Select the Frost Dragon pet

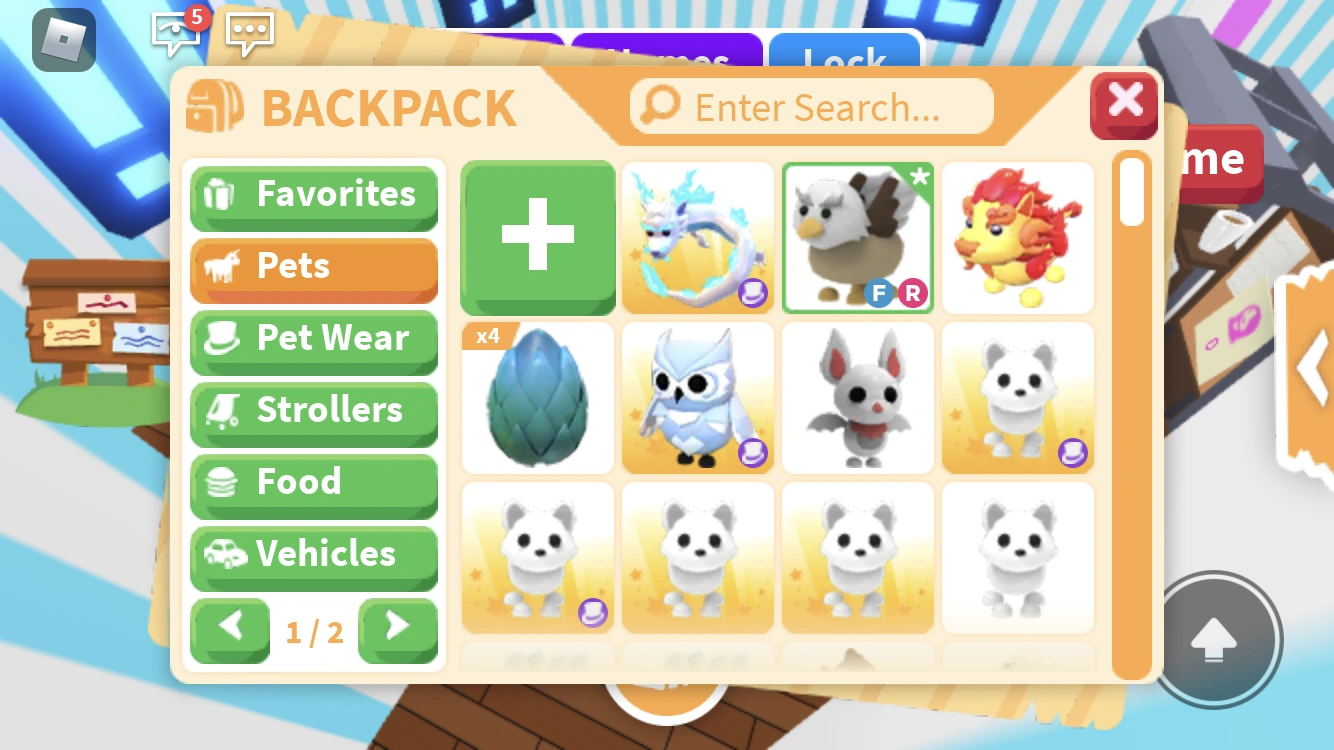[x=697, y=237]
